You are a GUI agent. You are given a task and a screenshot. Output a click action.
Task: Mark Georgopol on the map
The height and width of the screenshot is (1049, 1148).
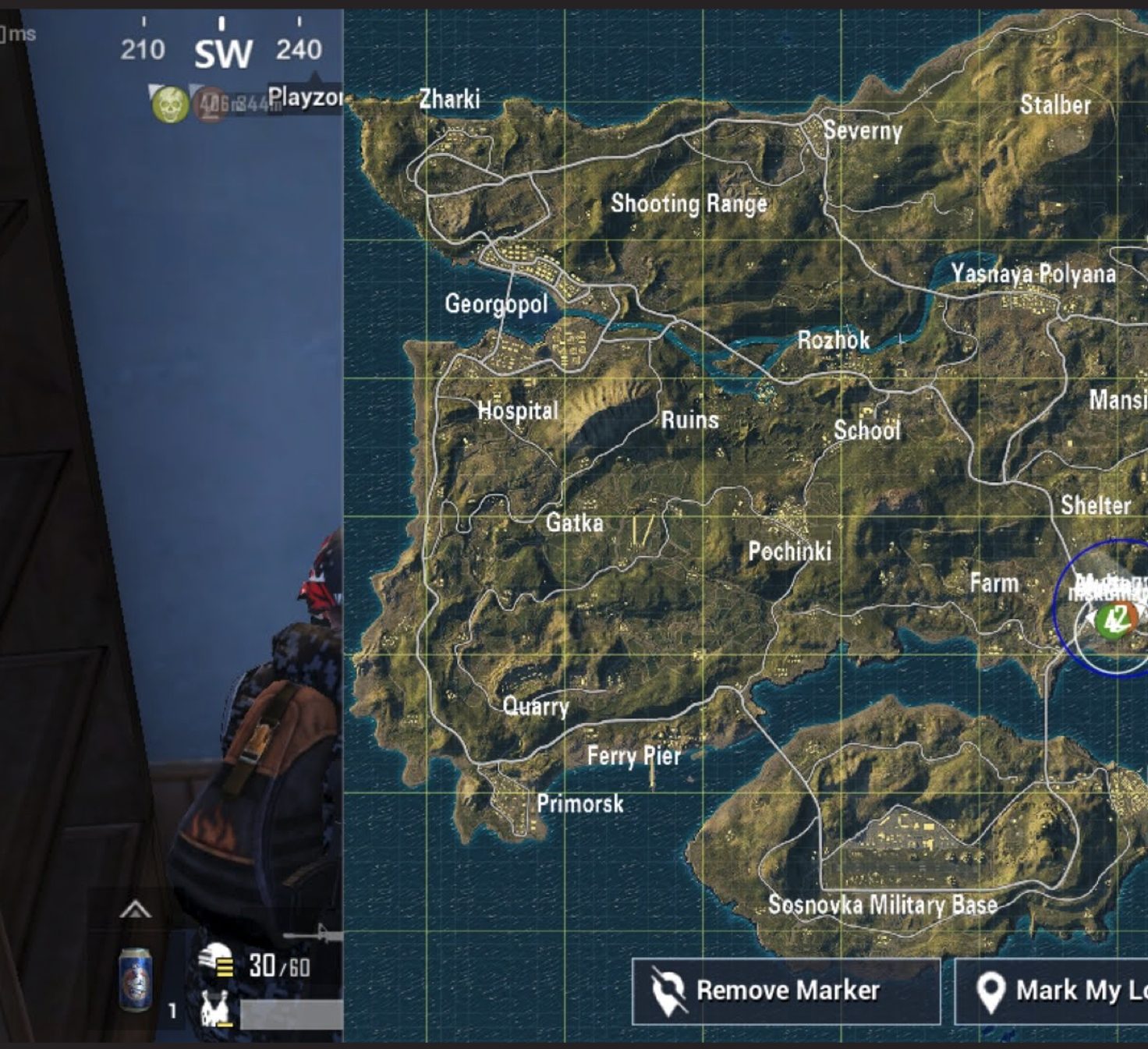coord(496,303)
